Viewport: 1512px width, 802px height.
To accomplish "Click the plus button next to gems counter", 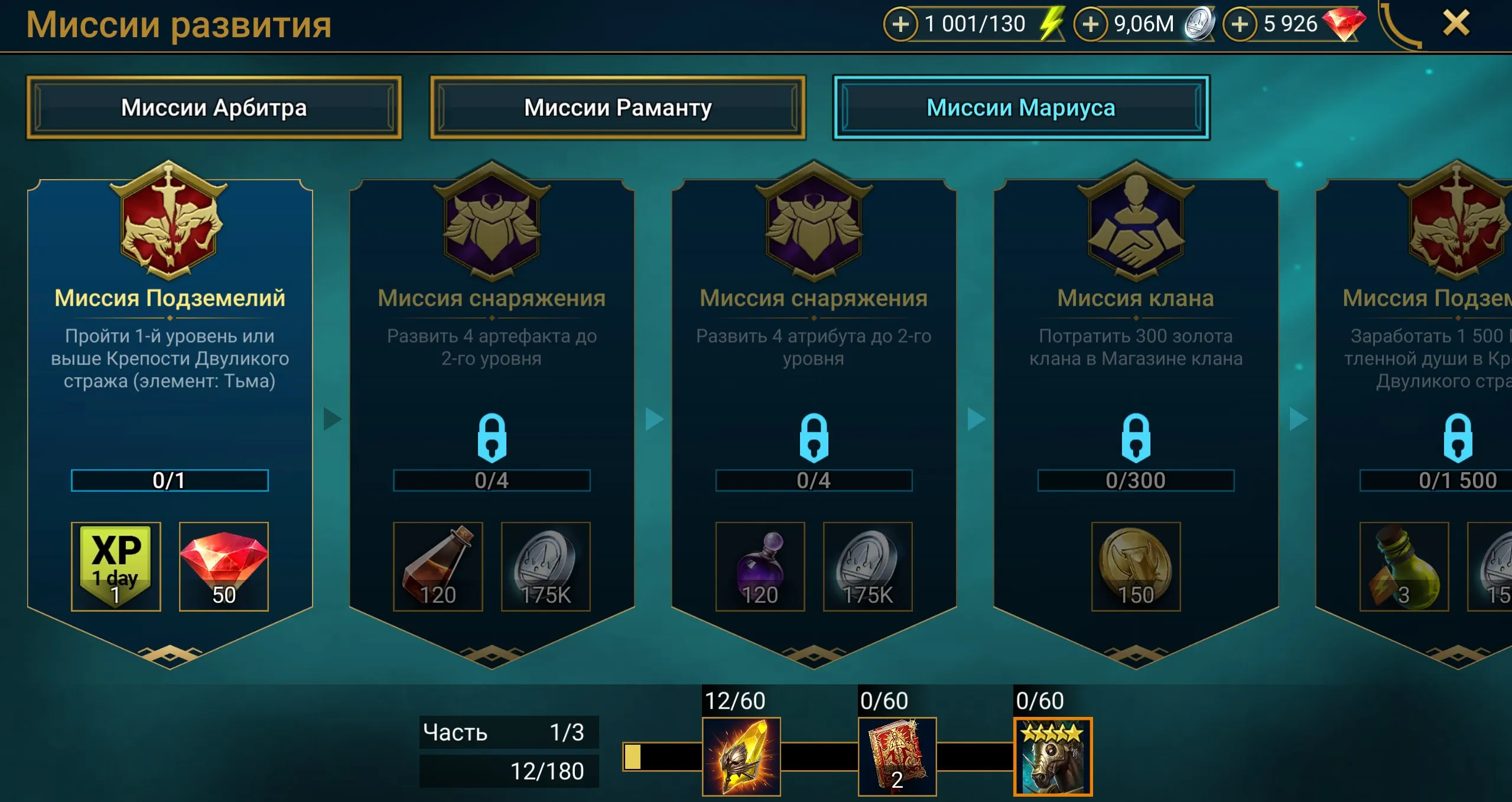I will click(x=1241, y=25).
